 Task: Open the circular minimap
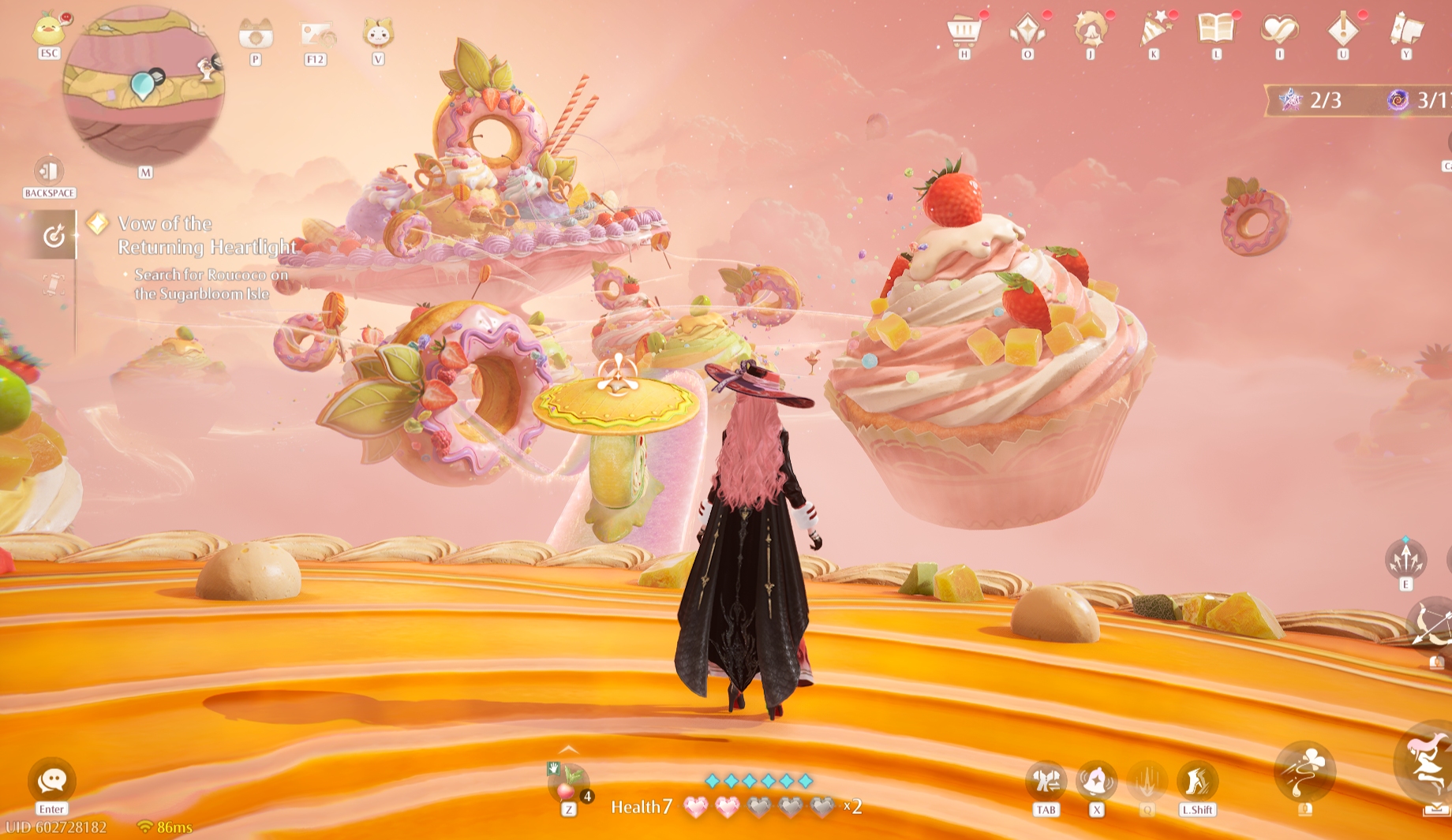click(x=144, y=86)
